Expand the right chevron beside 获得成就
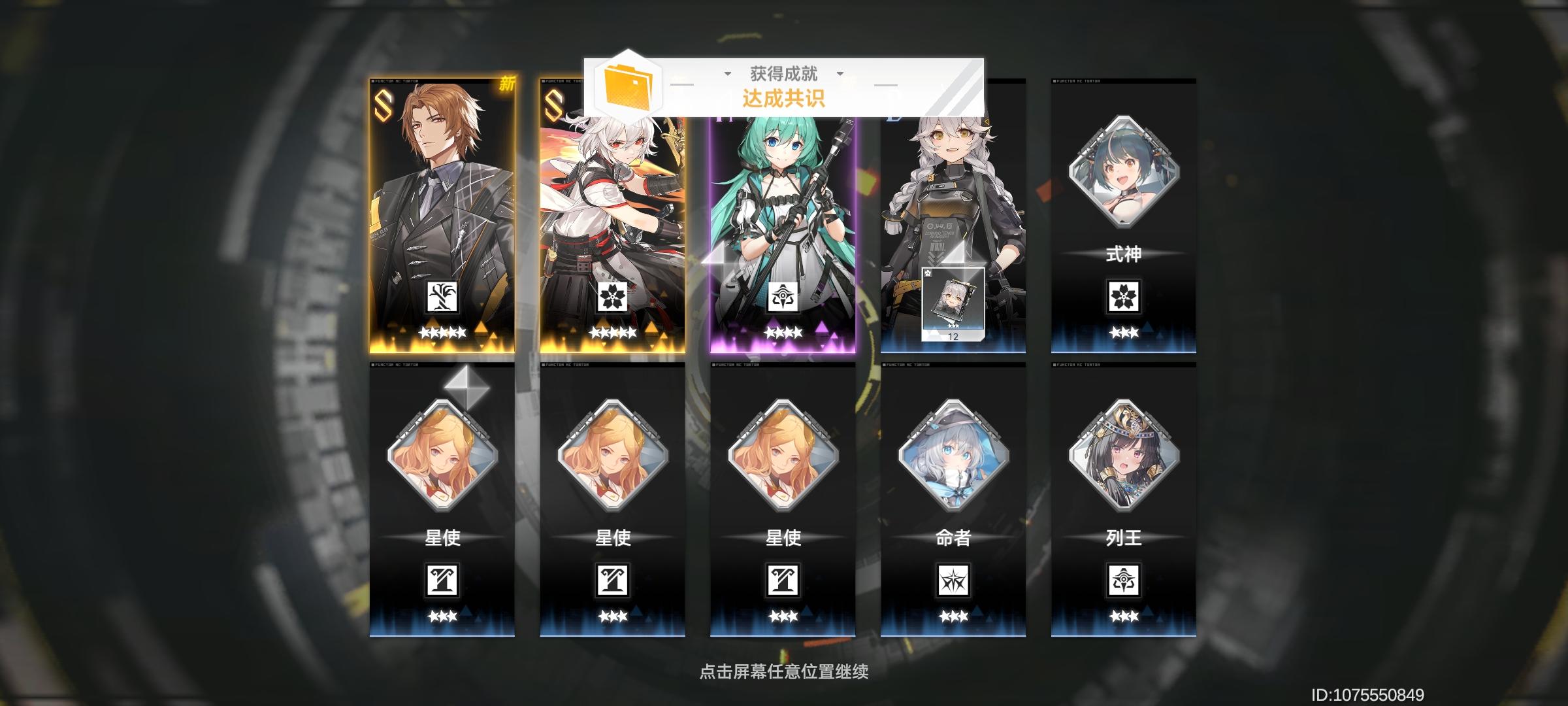 (840, 75)
